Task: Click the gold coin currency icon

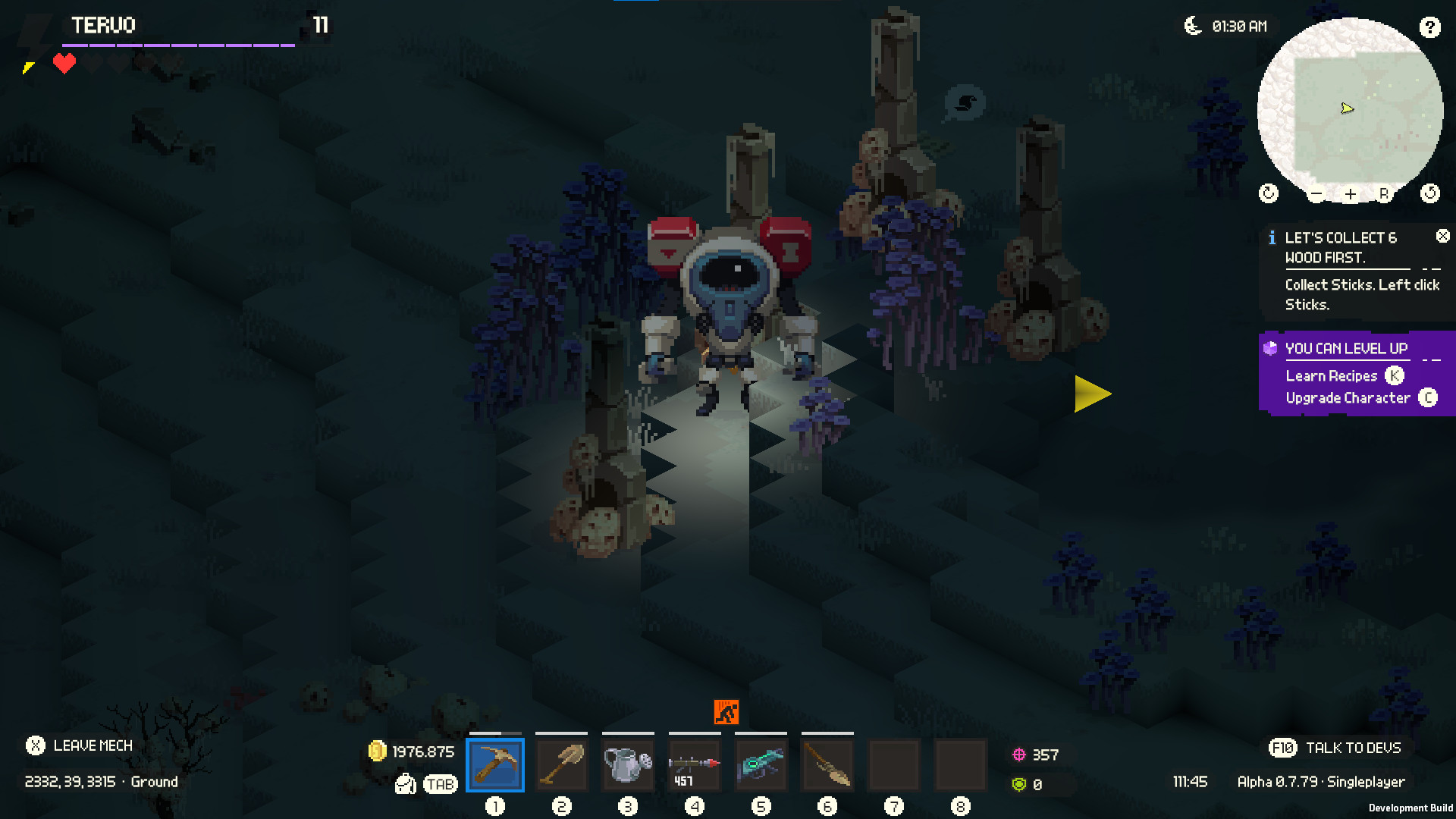Action: 378,752
